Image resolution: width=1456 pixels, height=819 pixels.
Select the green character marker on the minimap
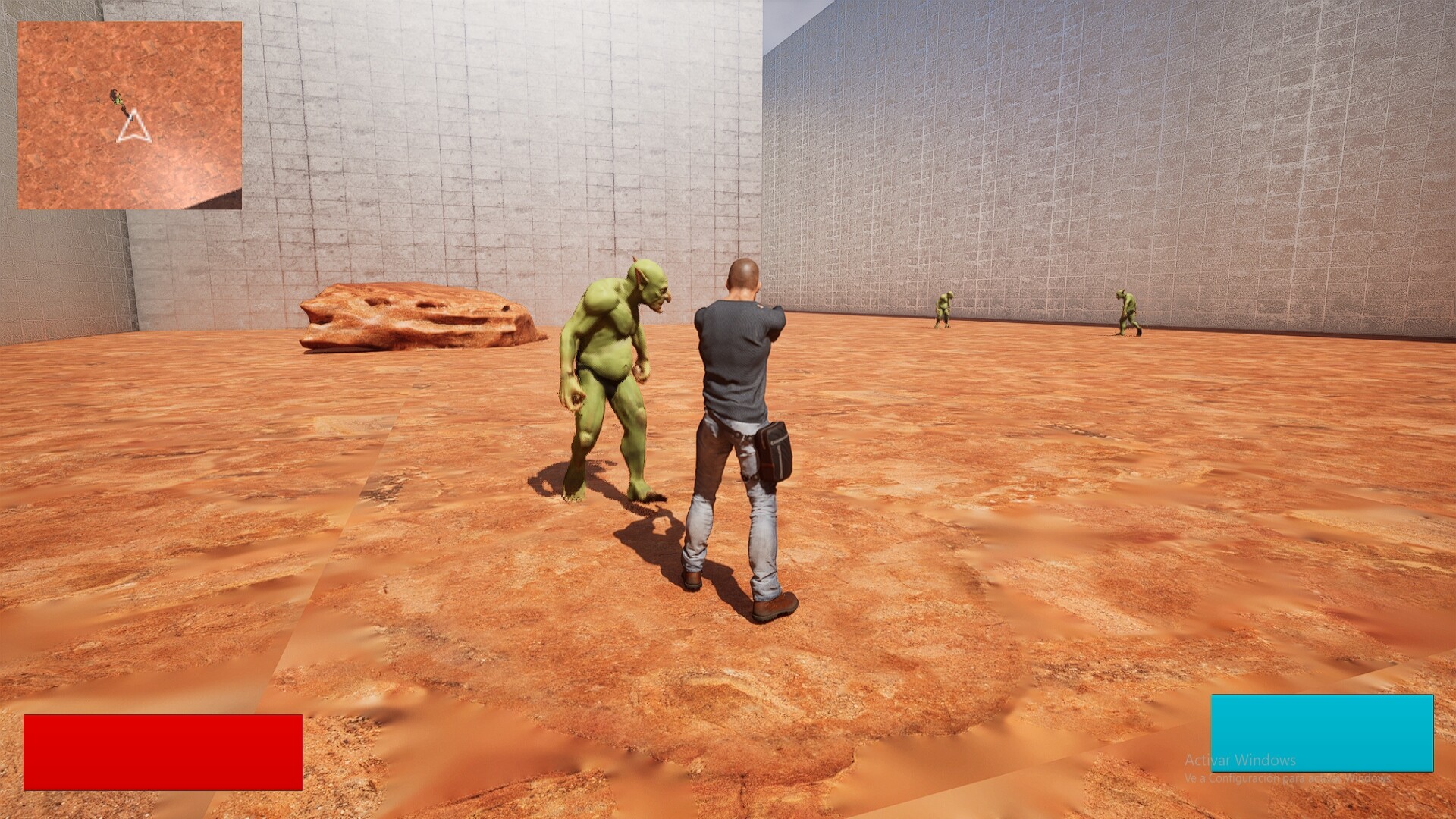click(117, 99)
